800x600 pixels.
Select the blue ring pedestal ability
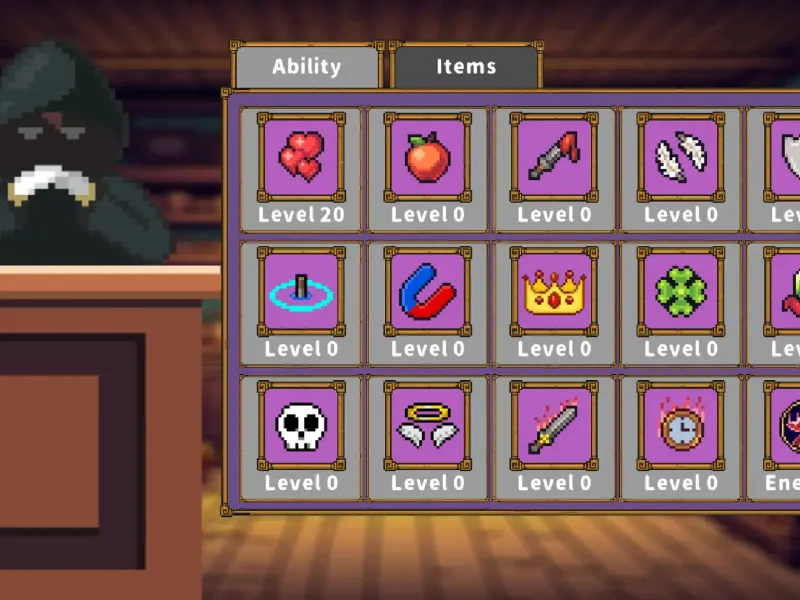[x=300, y=292]
